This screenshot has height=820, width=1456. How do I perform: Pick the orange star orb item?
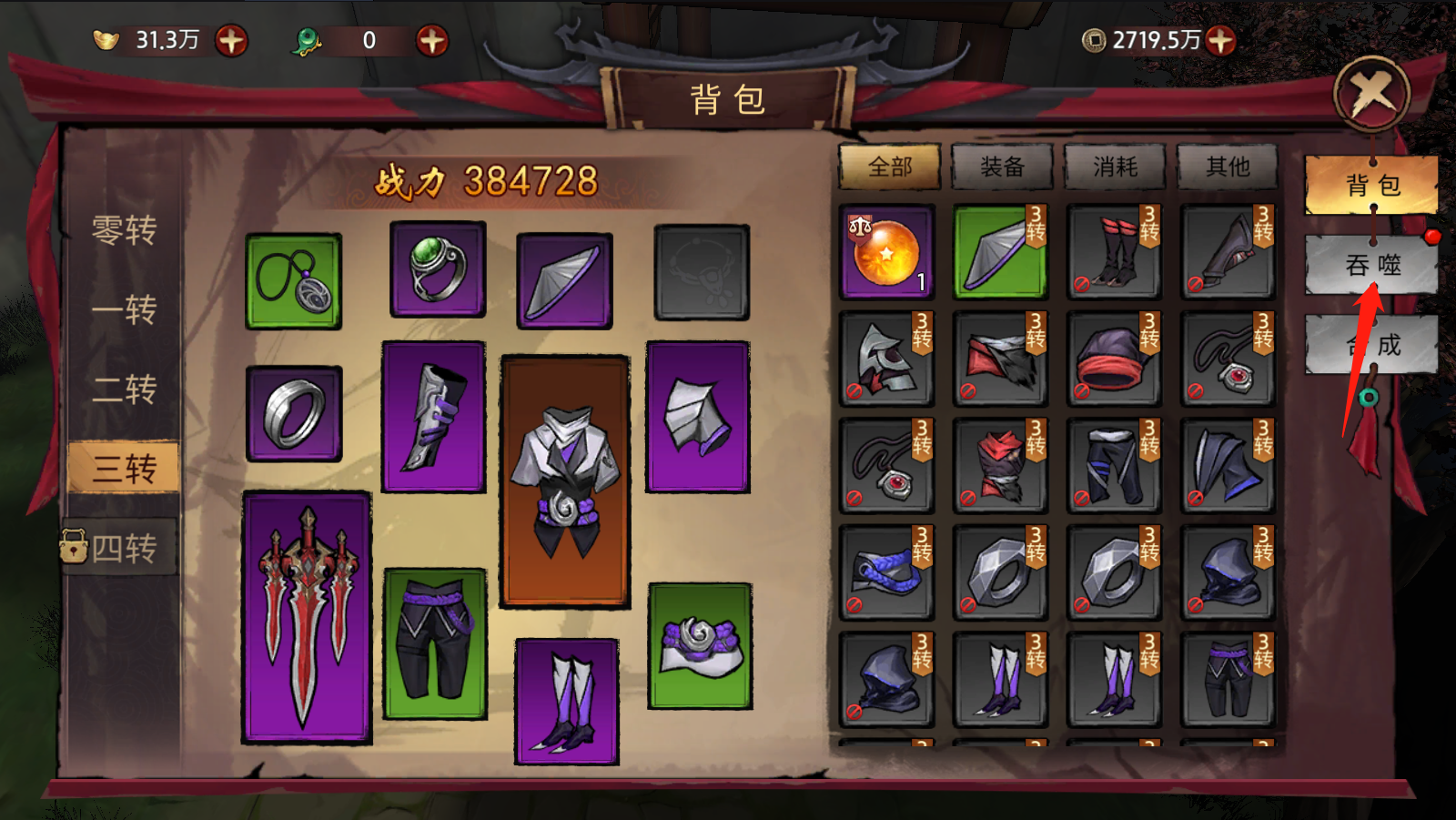click(x=886, y=252)
